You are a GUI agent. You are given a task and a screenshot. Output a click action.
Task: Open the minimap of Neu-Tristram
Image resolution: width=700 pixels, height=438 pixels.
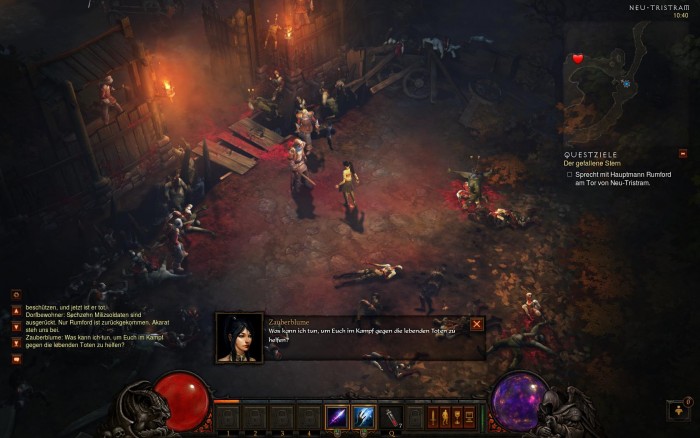click(624, 82)
